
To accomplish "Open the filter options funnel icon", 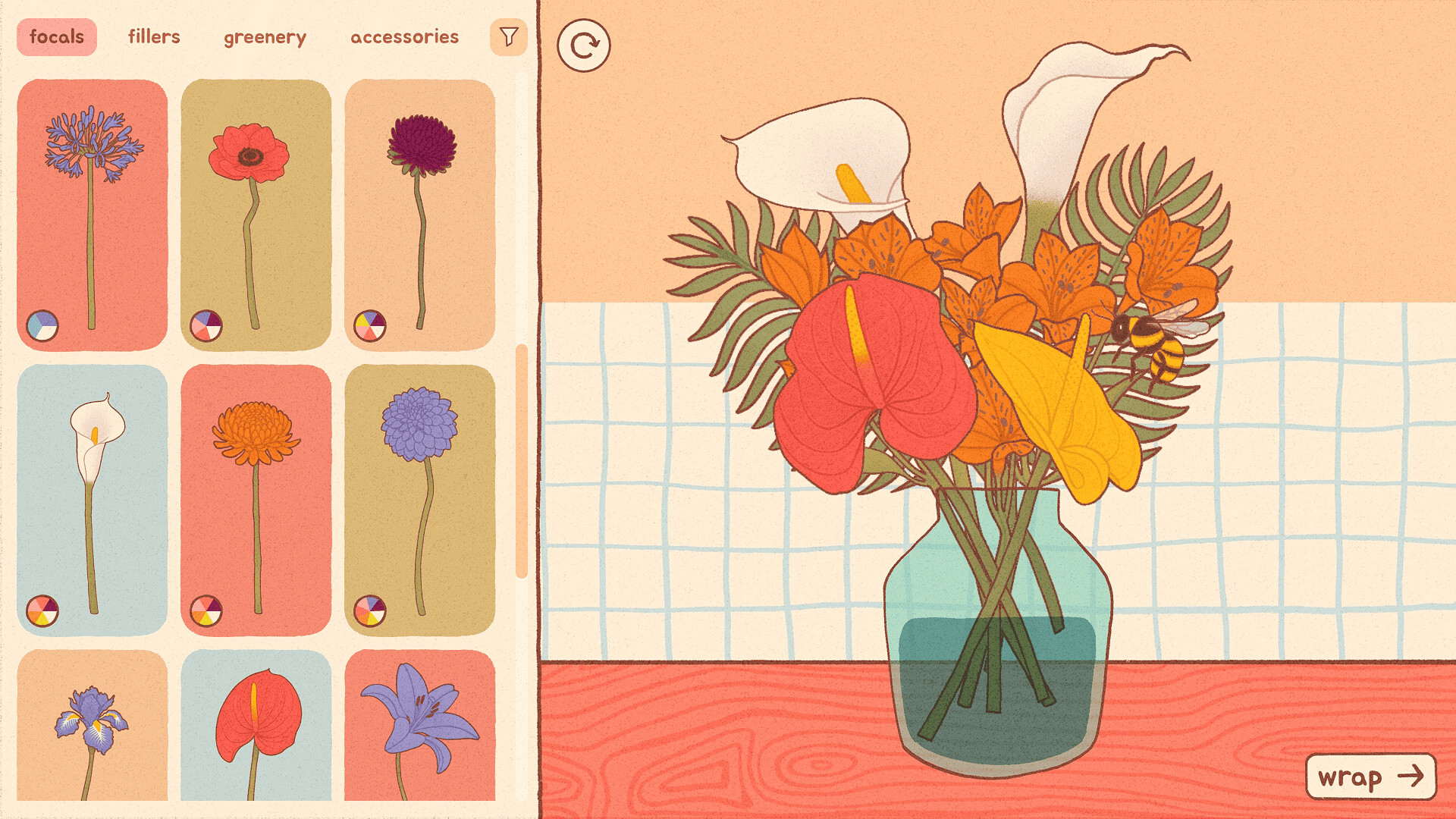I will 509,36.
